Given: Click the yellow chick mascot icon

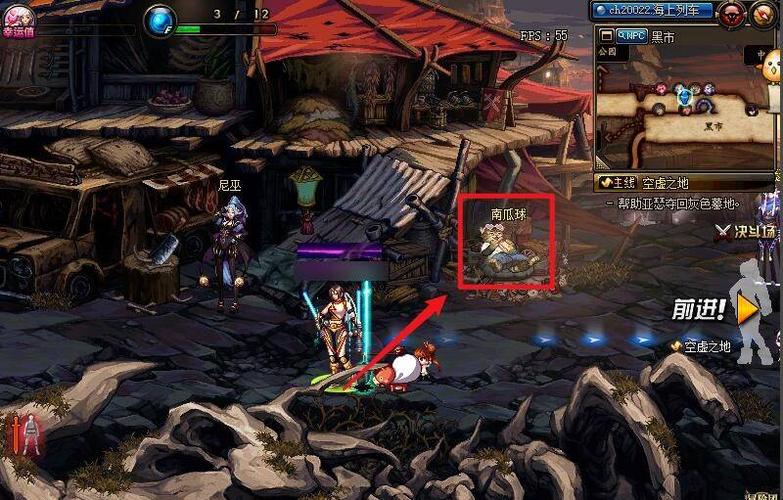Looking at the screenshot, I should coord(771,66).
